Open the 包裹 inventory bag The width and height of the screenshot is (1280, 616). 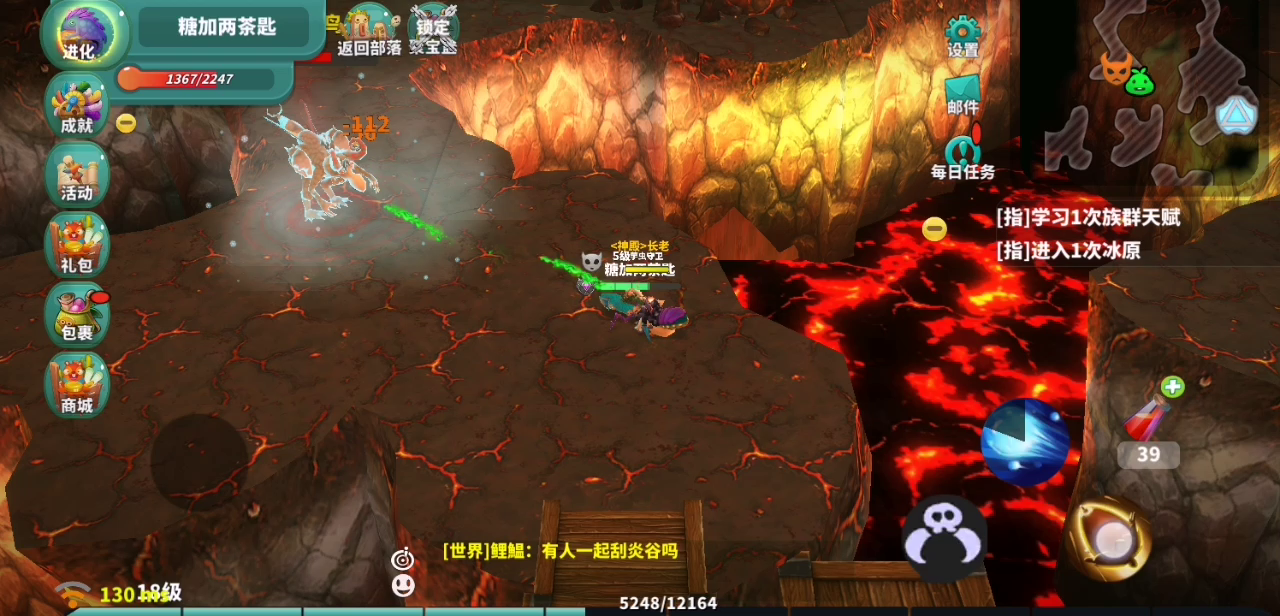[77, 314]
